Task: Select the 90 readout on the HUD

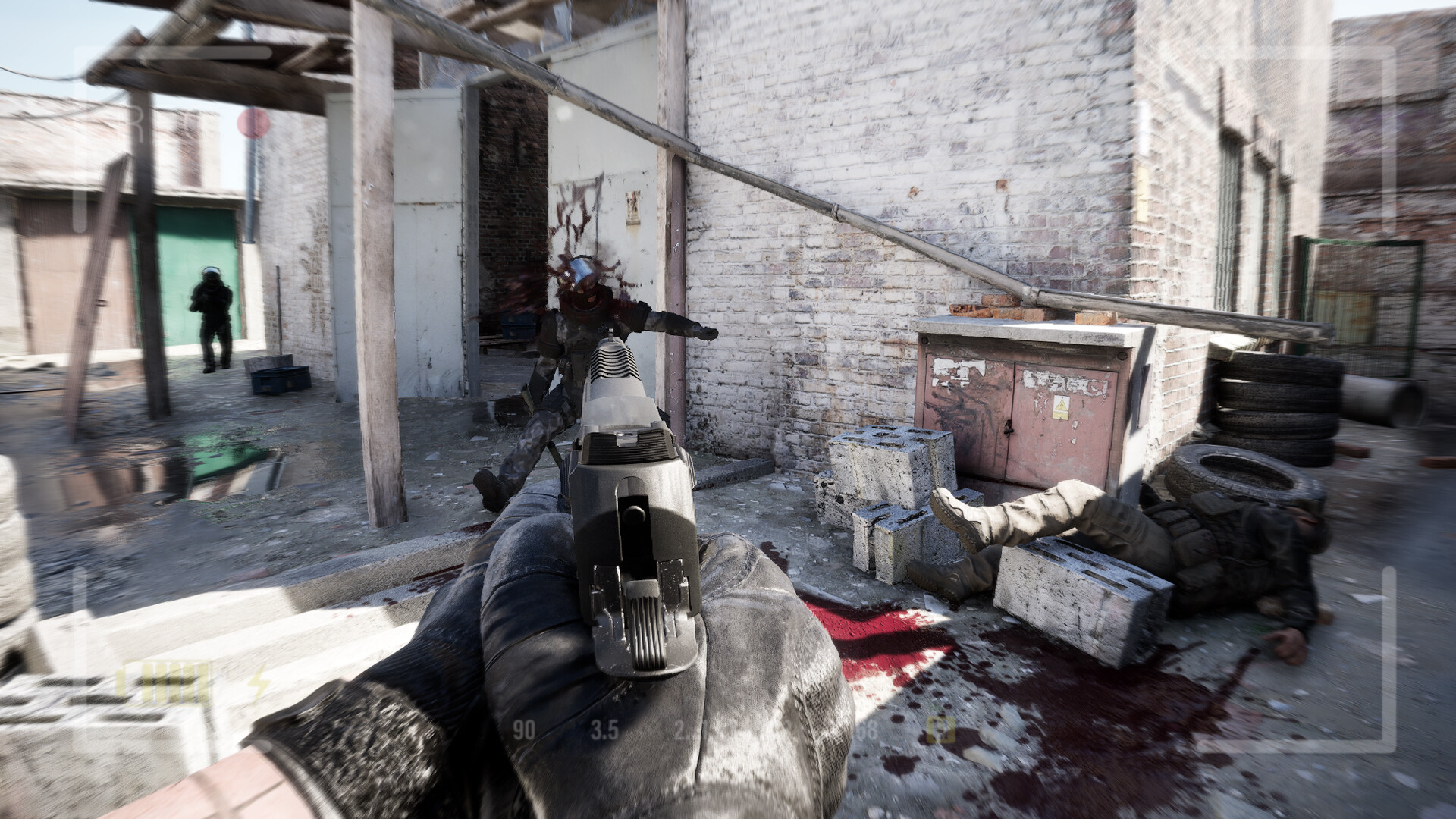Action: (523, 730)
